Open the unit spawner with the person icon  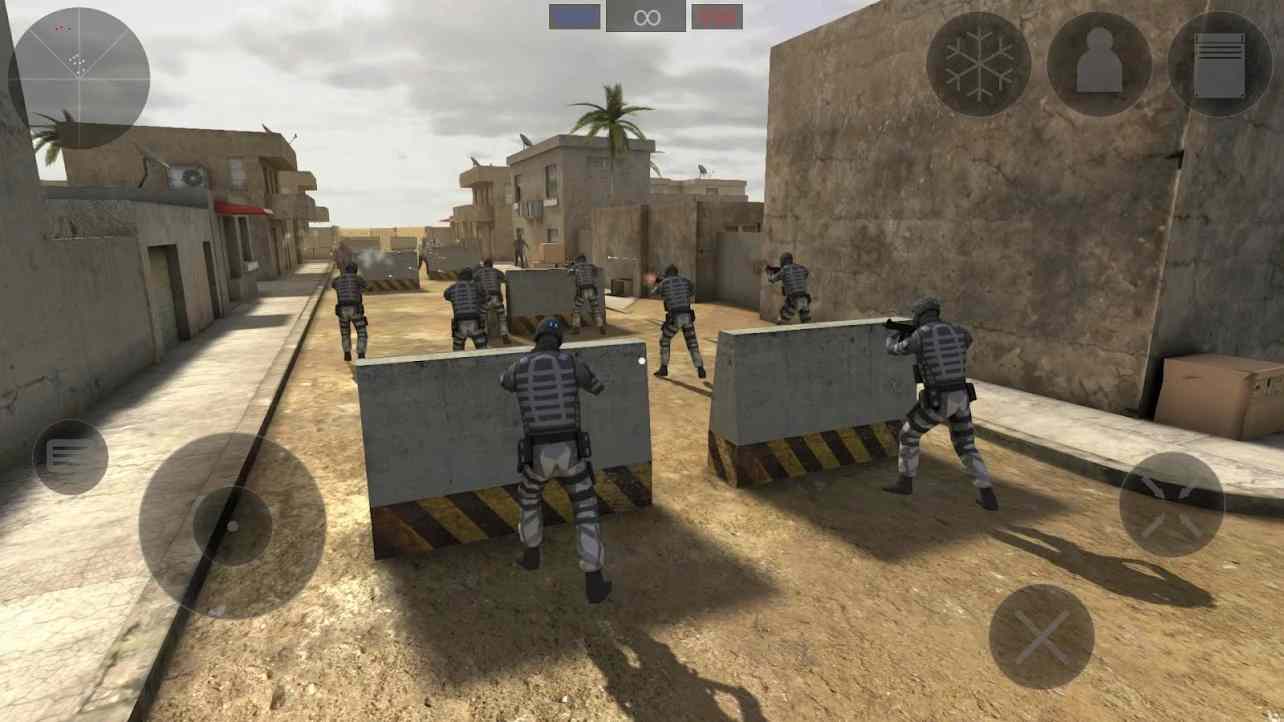pos(1100,62)
